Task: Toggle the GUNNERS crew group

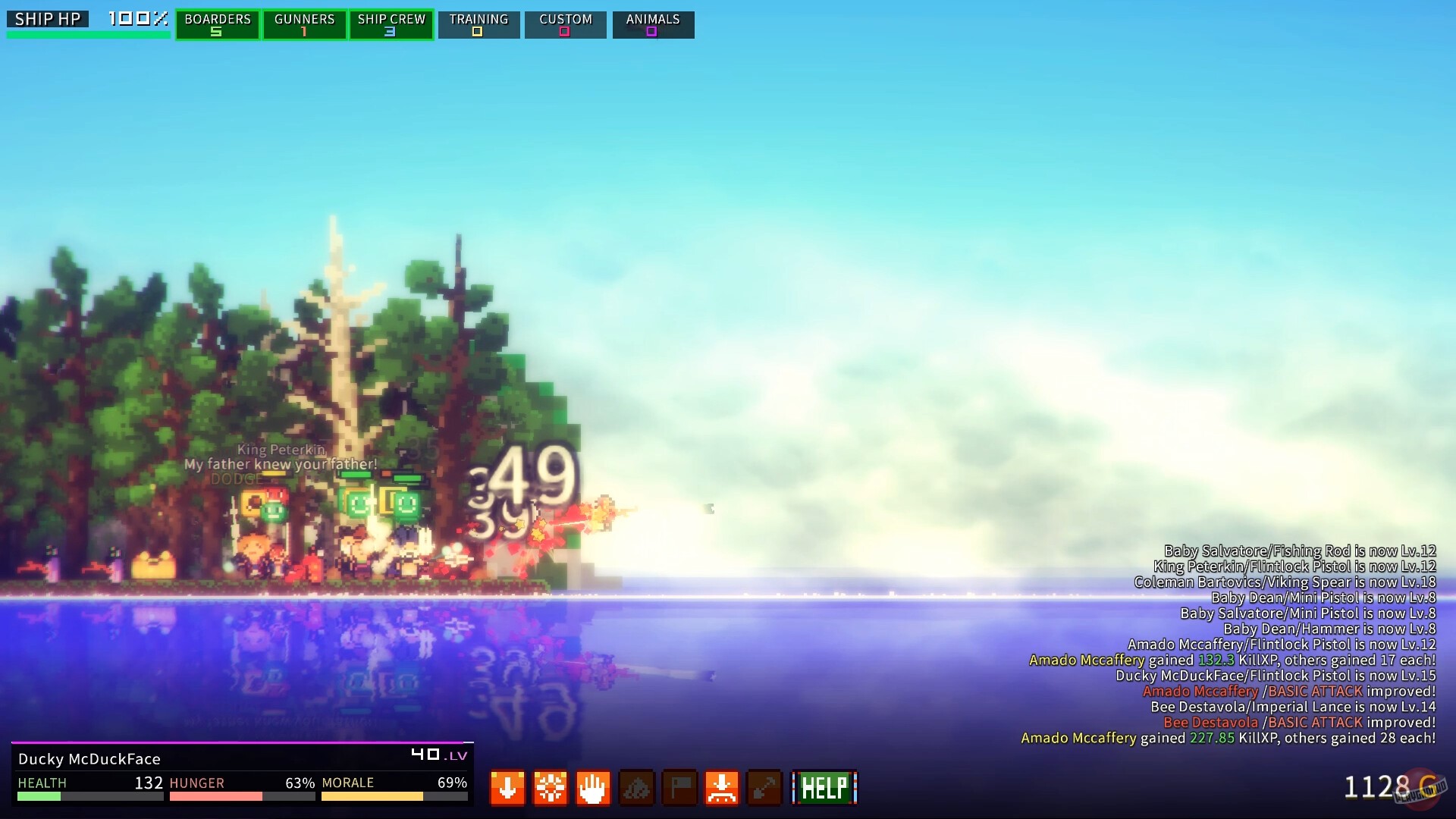Action: (304, 24)
